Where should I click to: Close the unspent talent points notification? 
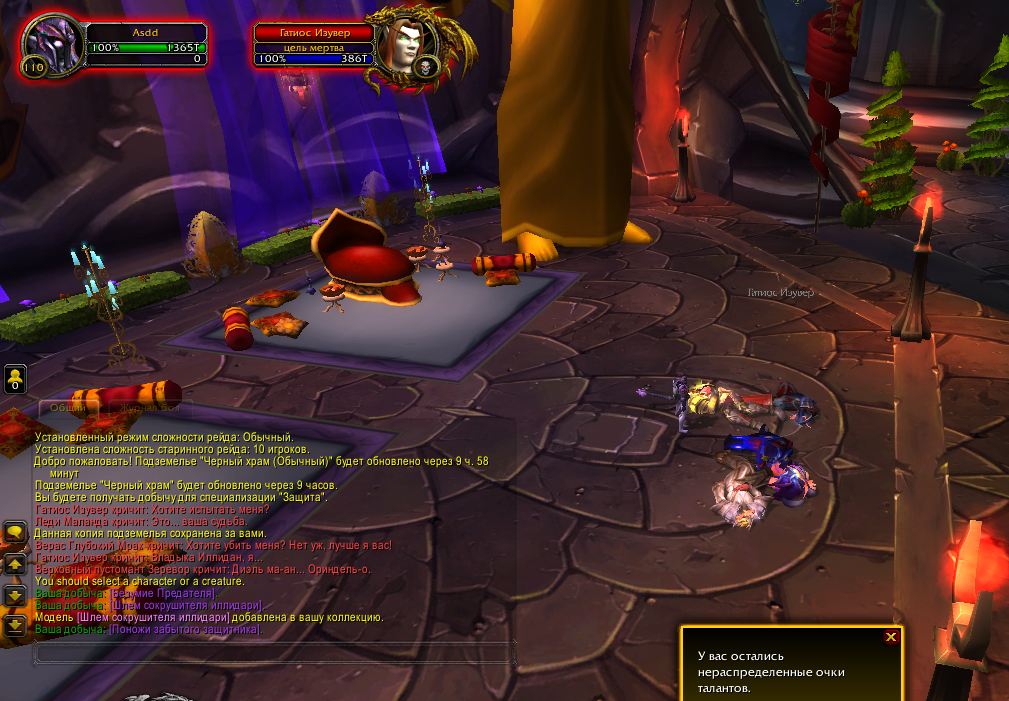coord(891,636)
